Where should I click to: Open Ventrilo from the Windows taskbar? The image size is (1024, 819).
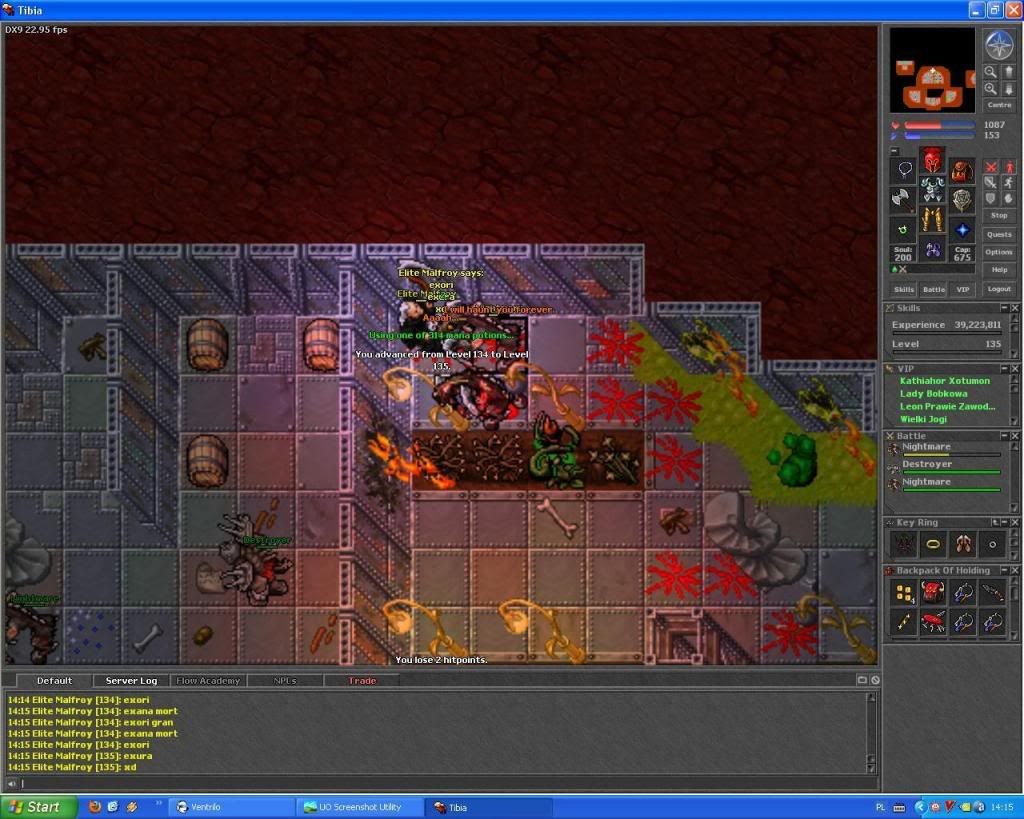[230, 807]
